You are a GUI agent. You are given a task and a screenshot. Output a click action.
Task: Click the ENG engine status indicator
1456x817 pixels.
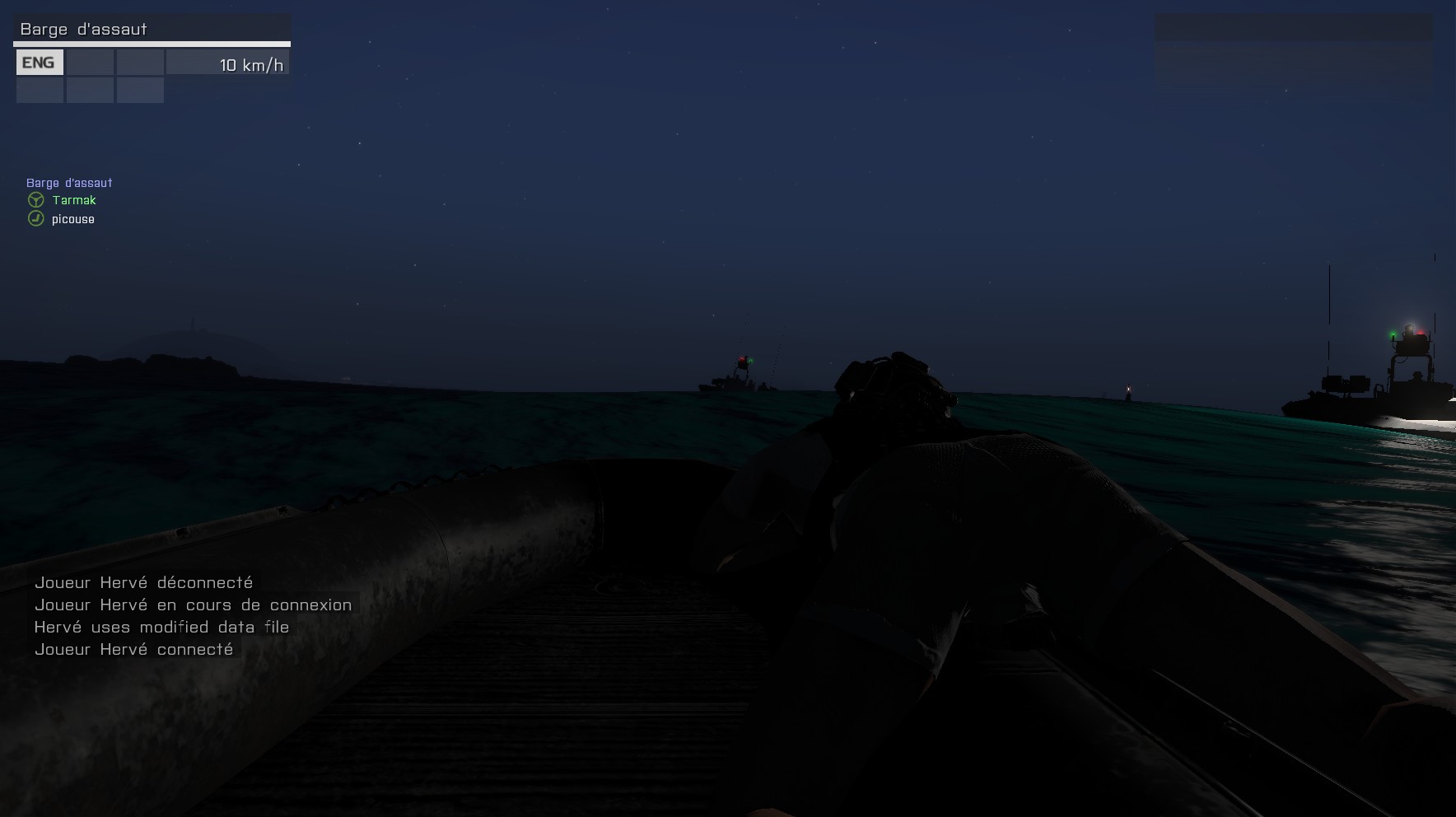[39, 63]
